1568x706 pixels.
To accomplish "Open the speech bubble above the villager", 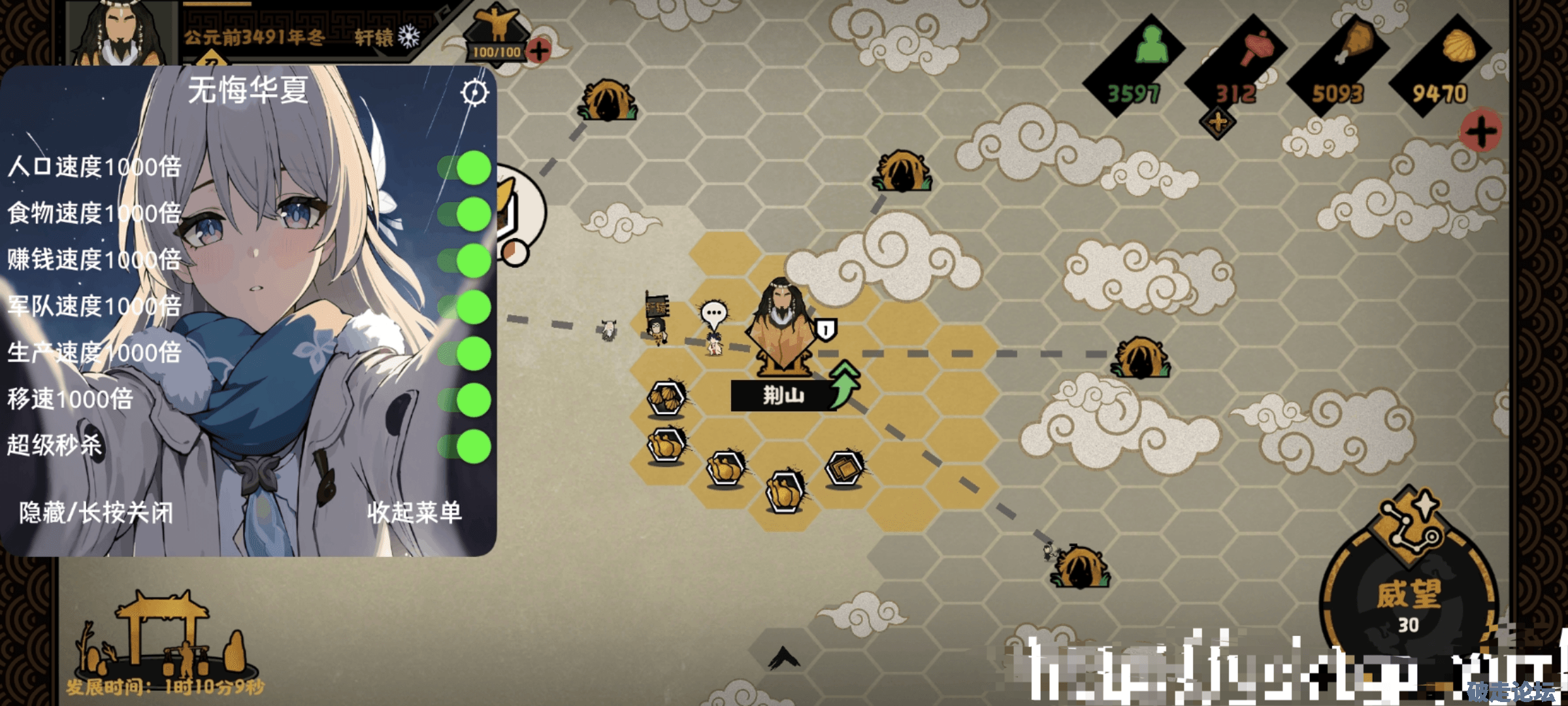I will coord(713,314).
